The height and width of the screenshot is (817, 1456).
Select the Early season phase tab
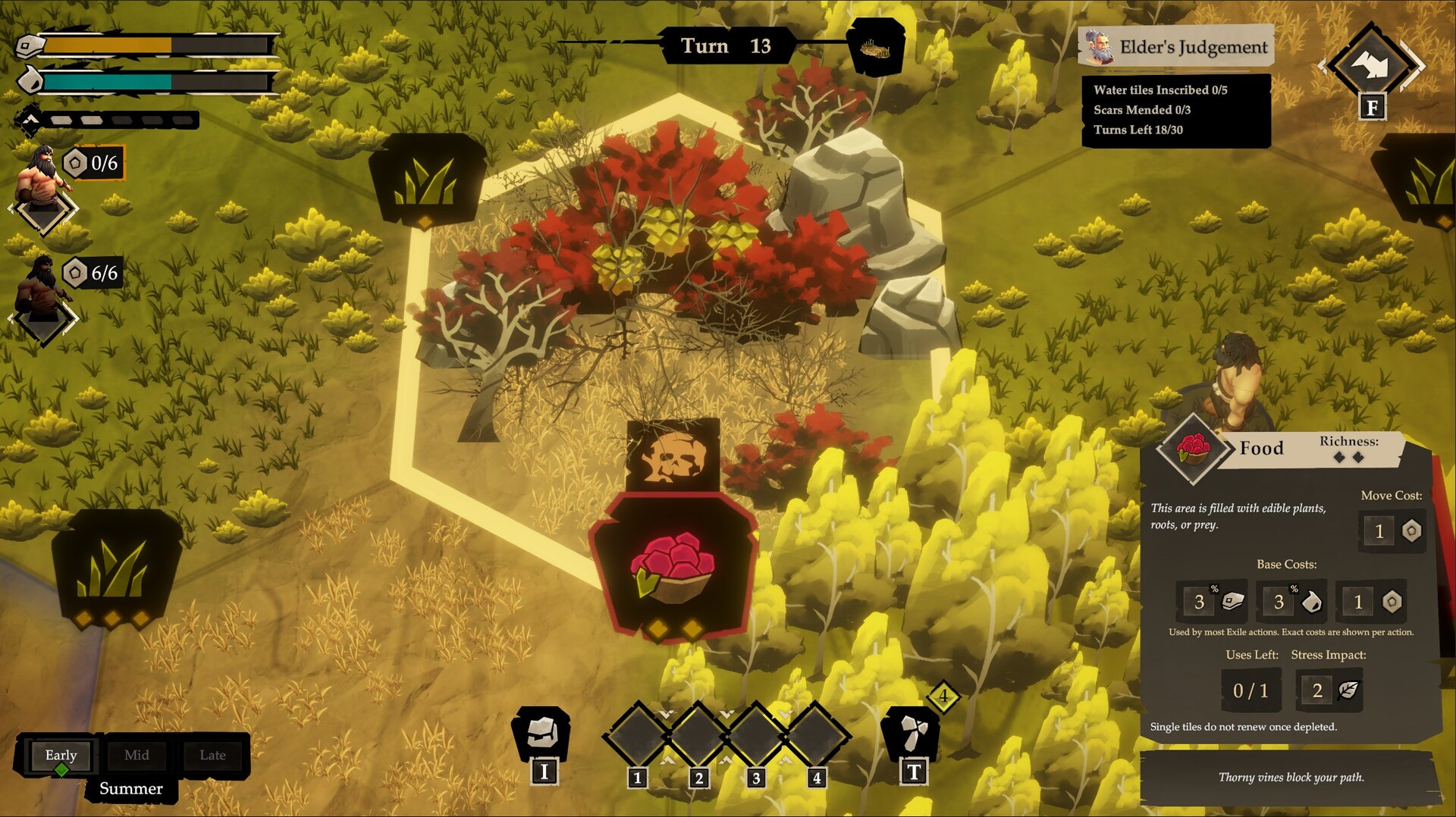tap(61, 756)
